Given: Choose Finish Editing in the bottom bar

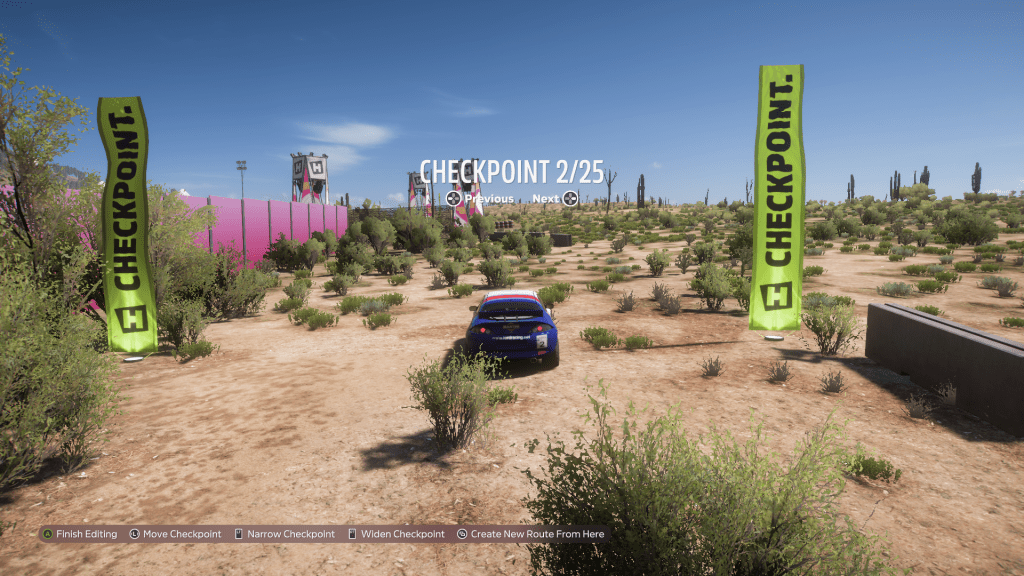Looking at the screenshot, I should tap(80, 534).
